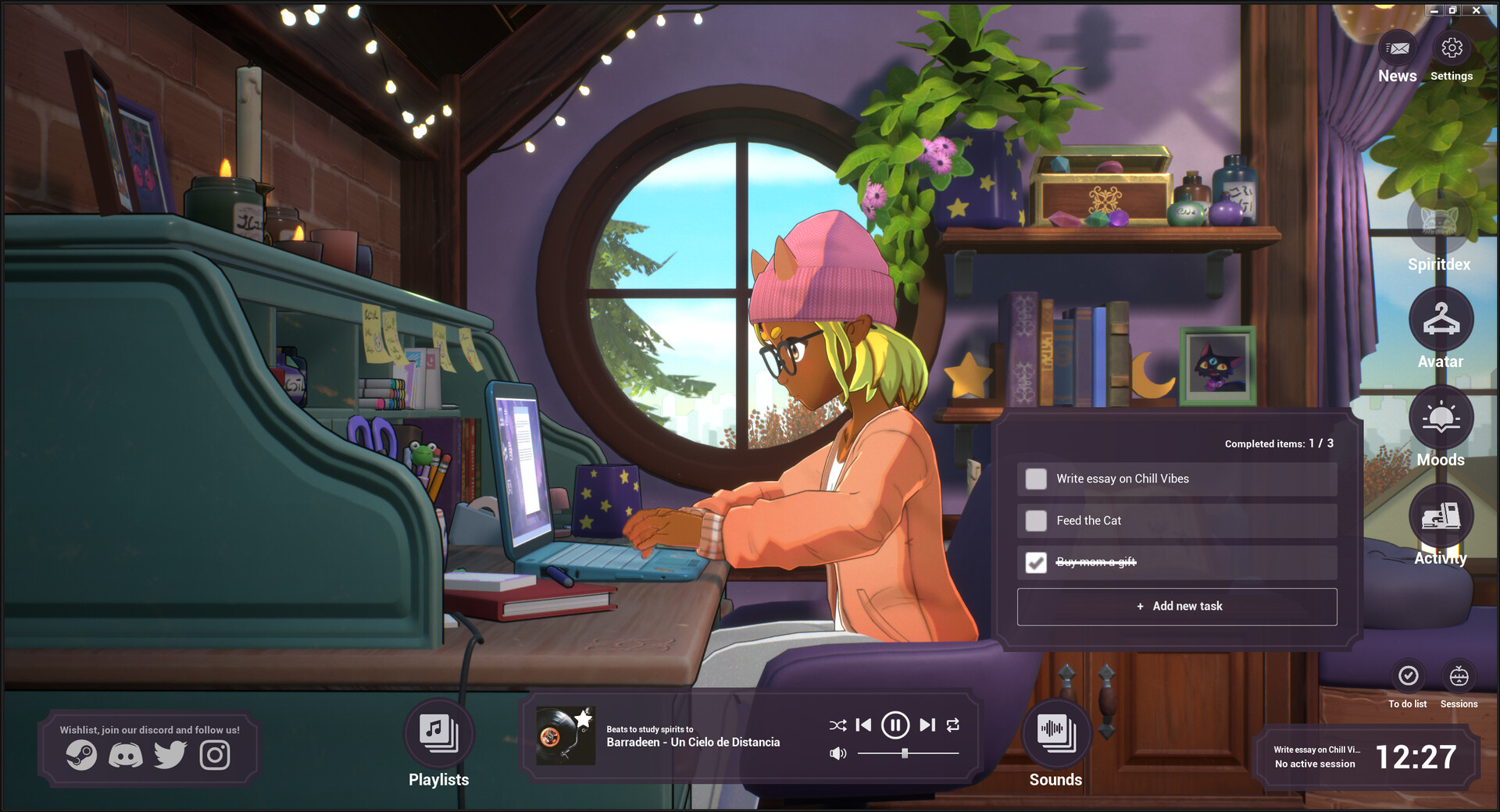The image size is (1500, 812).
Task: Open the Sessions panel
Action: click(x=1459, y=675)
